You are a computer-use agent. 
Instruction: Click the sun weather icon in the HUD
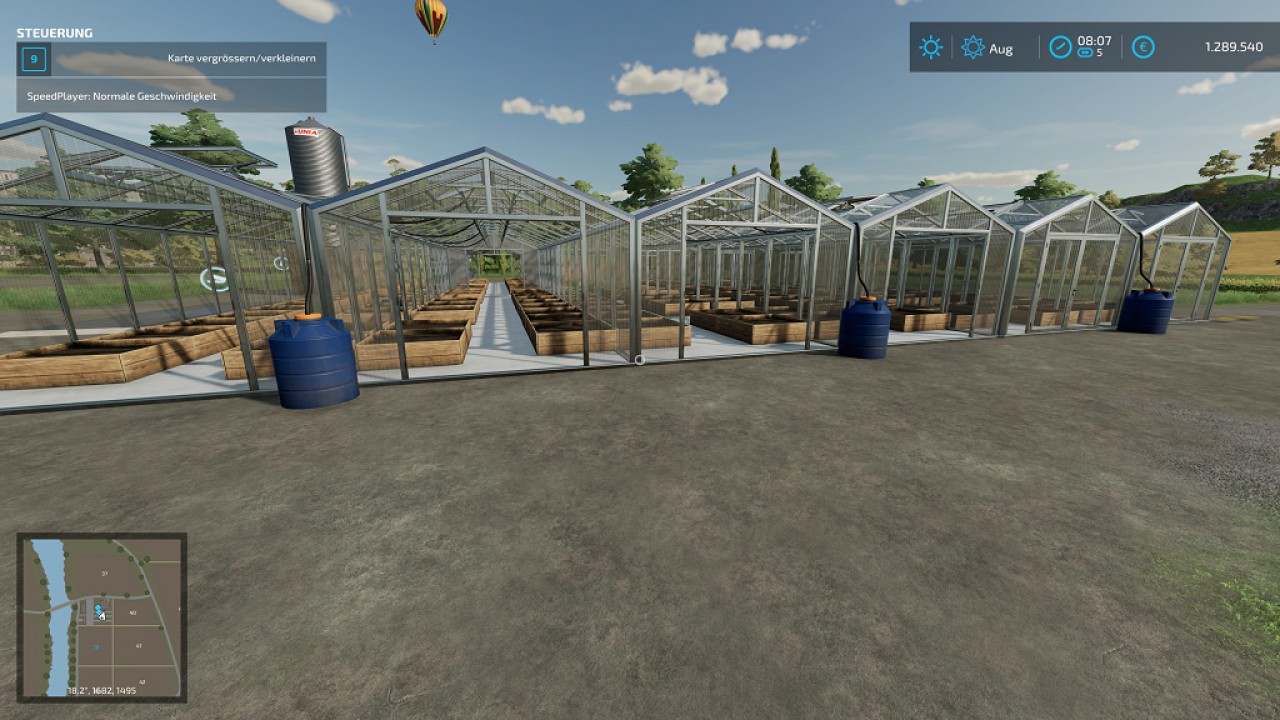(931, 47)
